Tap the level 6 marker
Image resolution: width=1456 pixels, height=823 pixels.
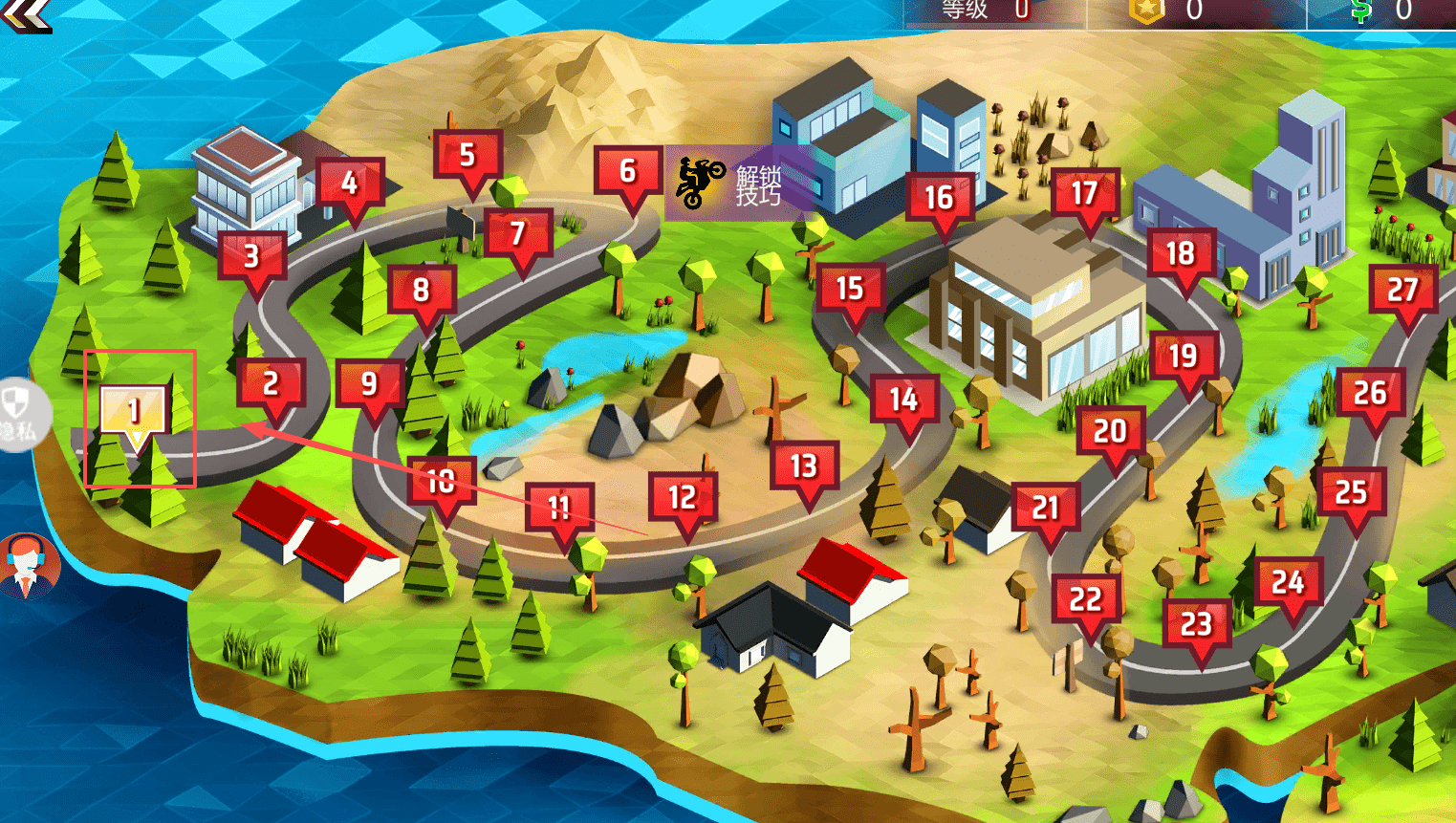627,172
